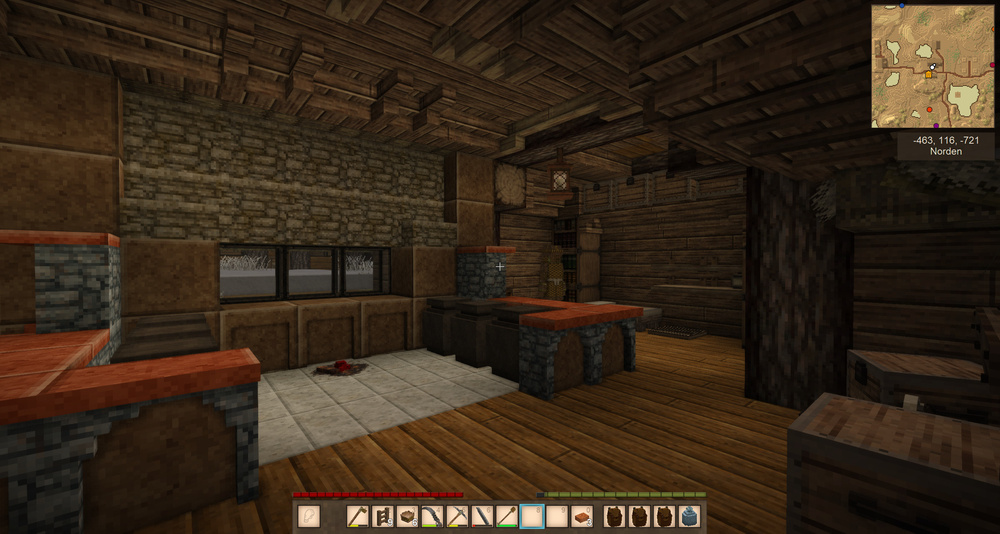Select the red brick stack slot
This screenshot has width=1000, height=534.
[x=581, y=517]
